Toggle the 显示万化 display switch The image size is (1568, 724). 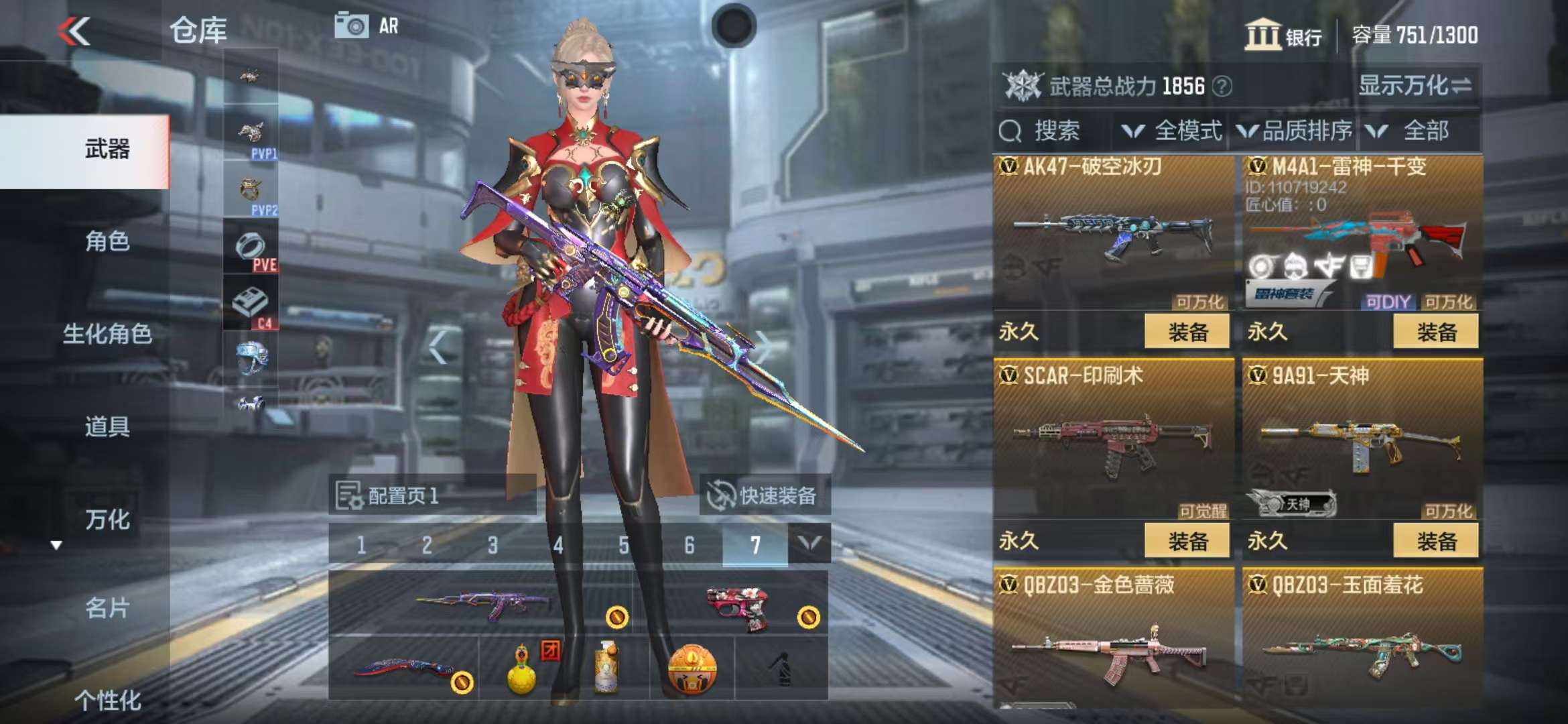pos(1415,86)
